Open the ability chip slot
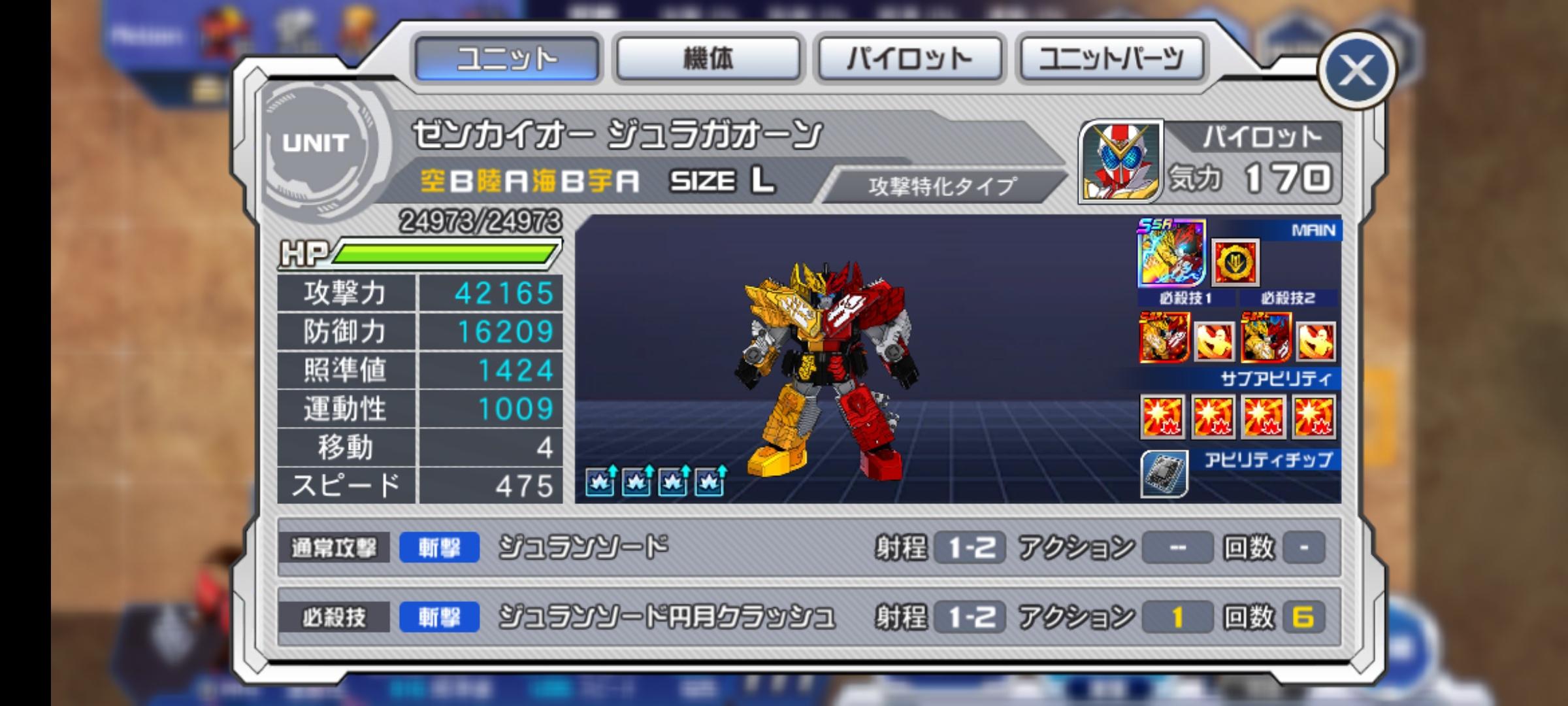This screenshot has width=1568, height=706. [1164, 474]
